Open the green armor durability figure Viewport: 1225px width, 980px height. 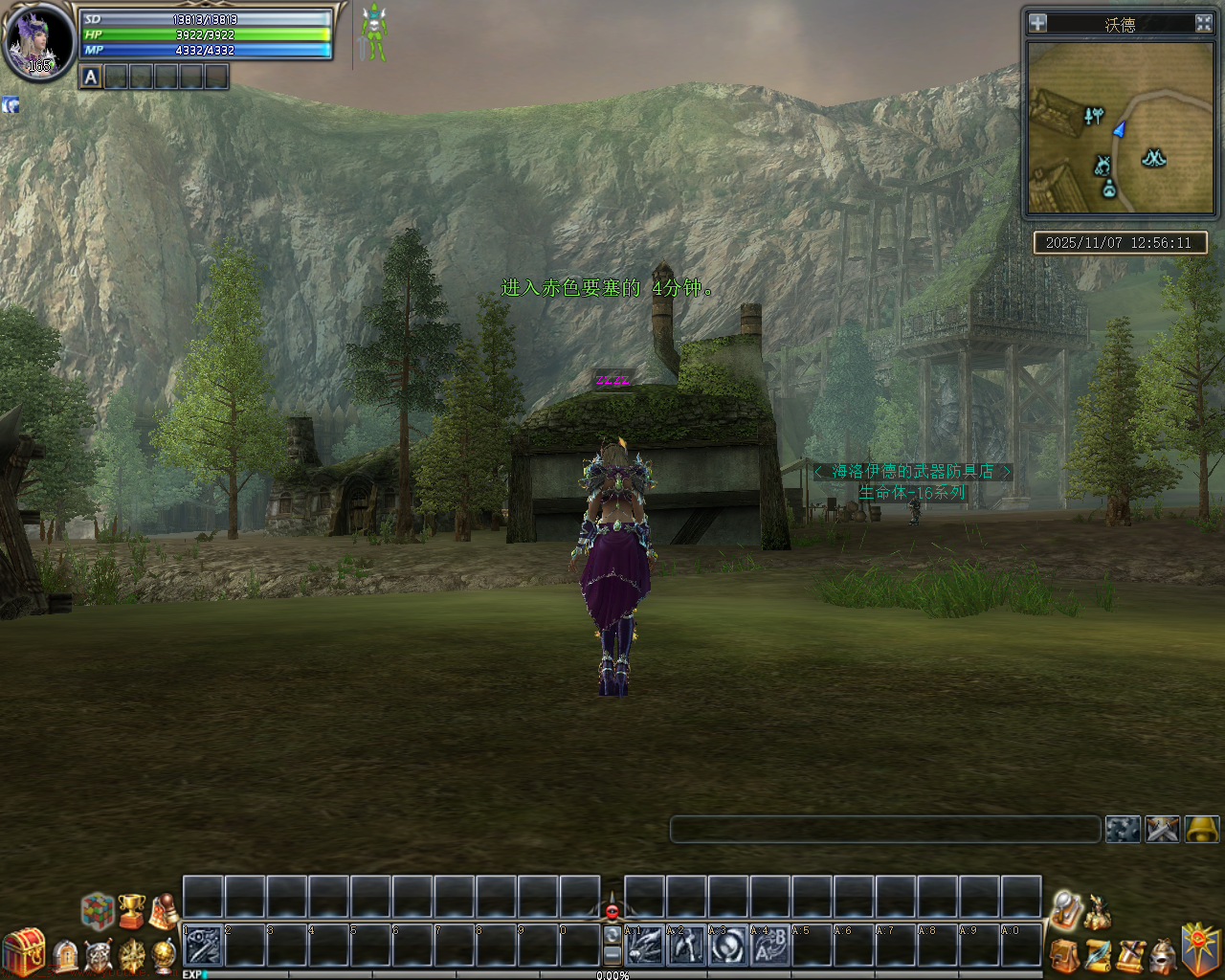[373, 33]
